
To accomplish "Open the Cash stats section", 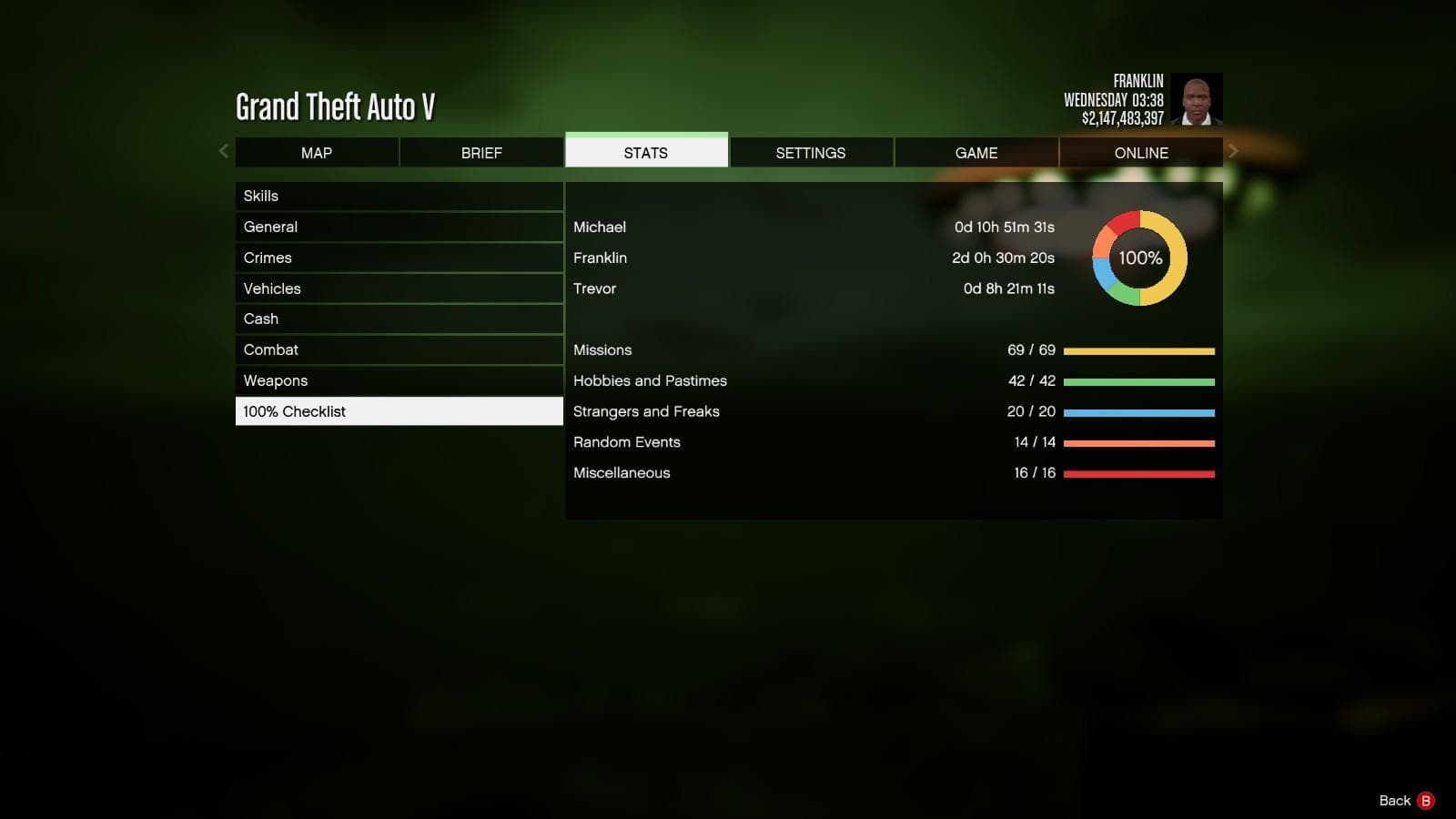I will point(399,318).
